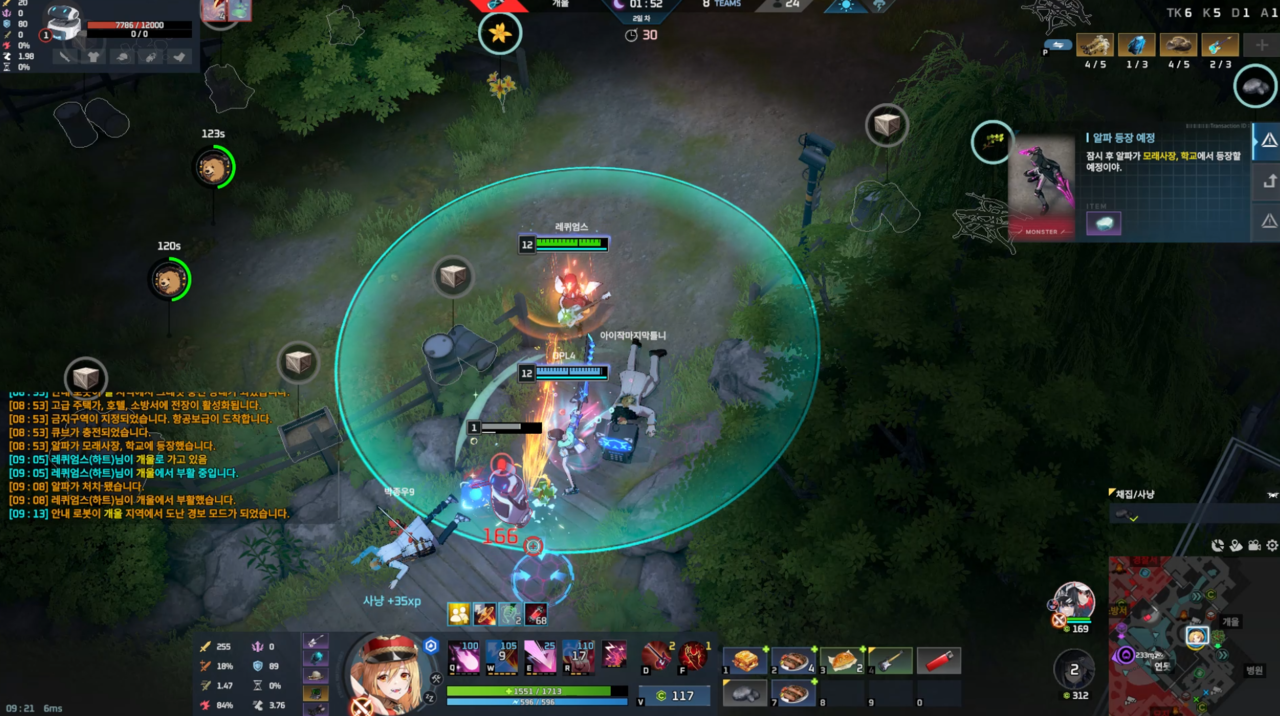Open the settings gear above the minimap

pyautogui.click(x=1272, y=545)
